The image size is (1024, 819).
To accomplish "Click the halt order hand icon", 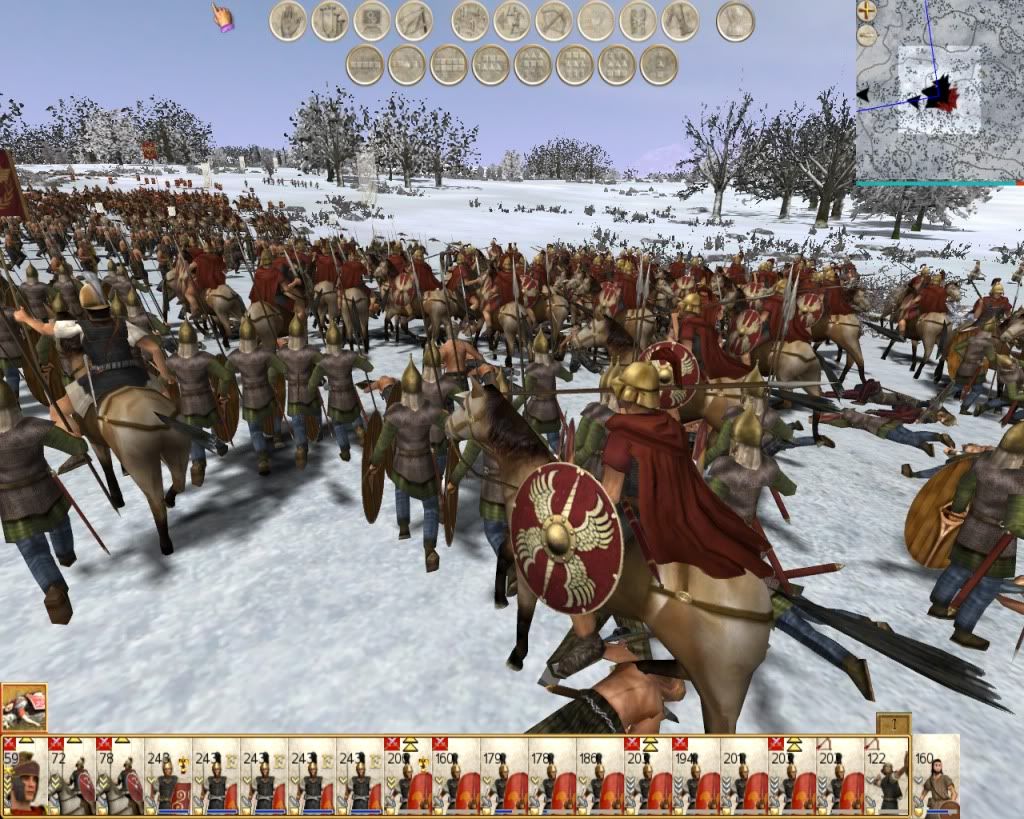I will (x=288, y=21).
